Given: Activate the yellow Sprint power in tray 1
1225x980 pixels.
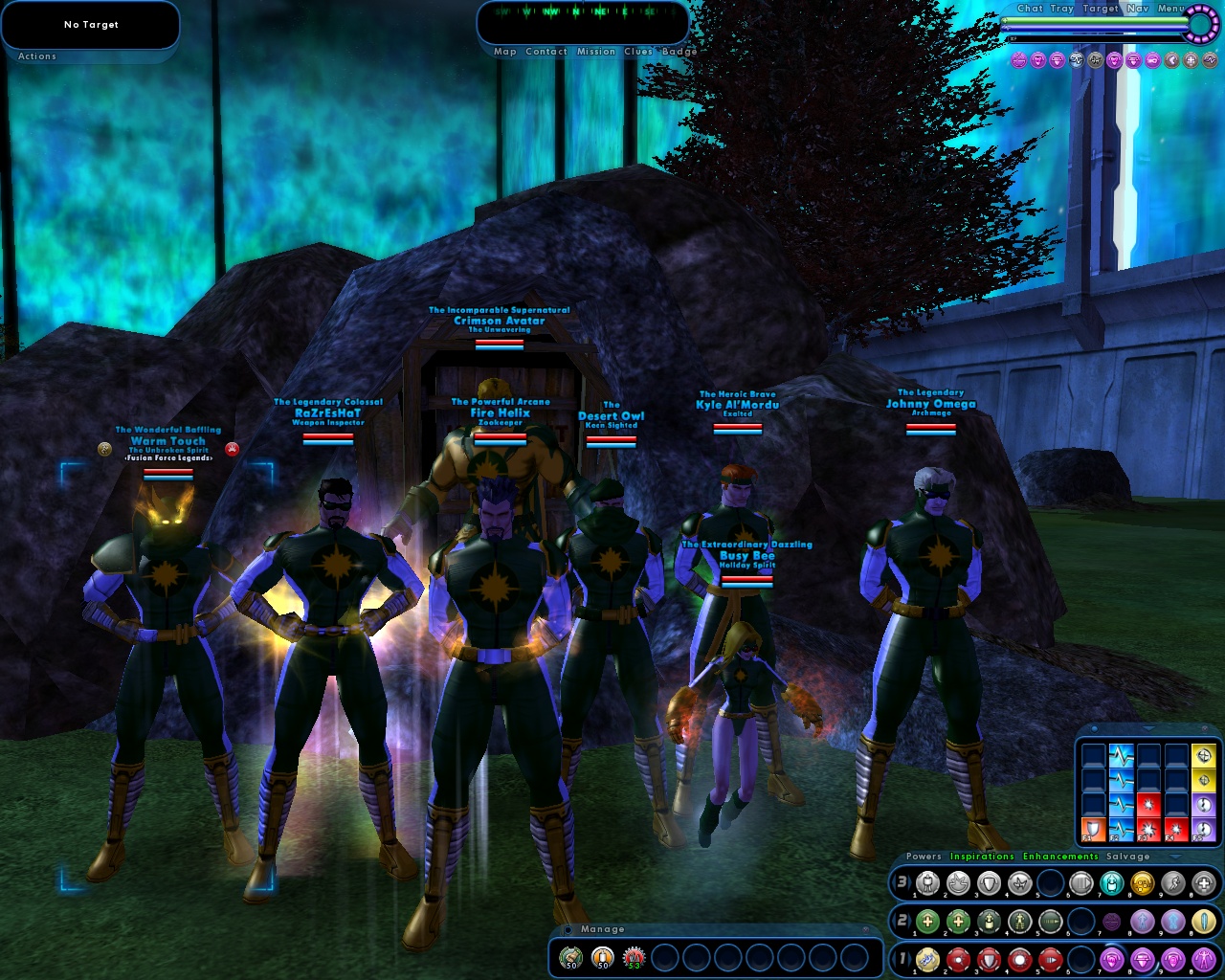Looking at the screenshot, I should click(x=928, y=960).
